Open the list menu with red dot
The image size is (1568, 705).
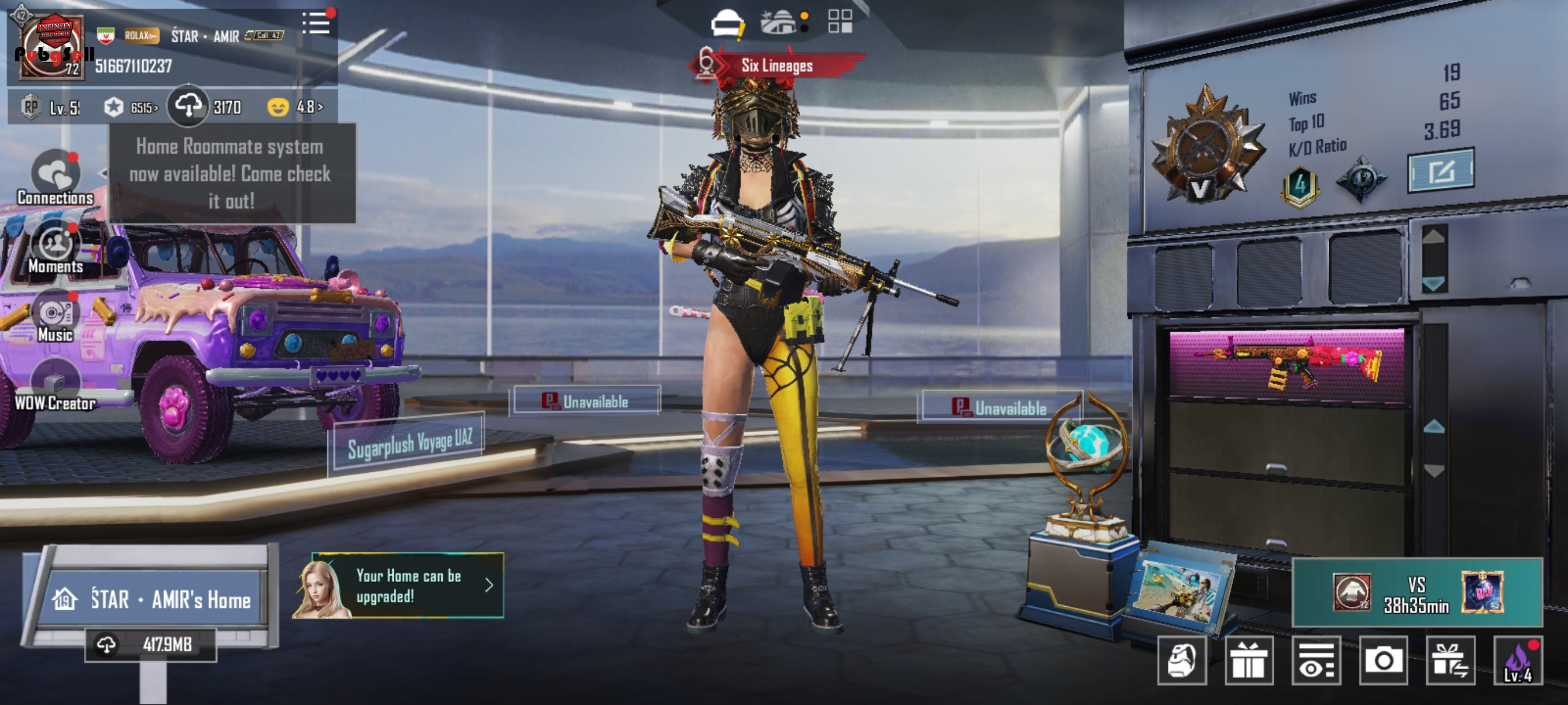[316, 24]
